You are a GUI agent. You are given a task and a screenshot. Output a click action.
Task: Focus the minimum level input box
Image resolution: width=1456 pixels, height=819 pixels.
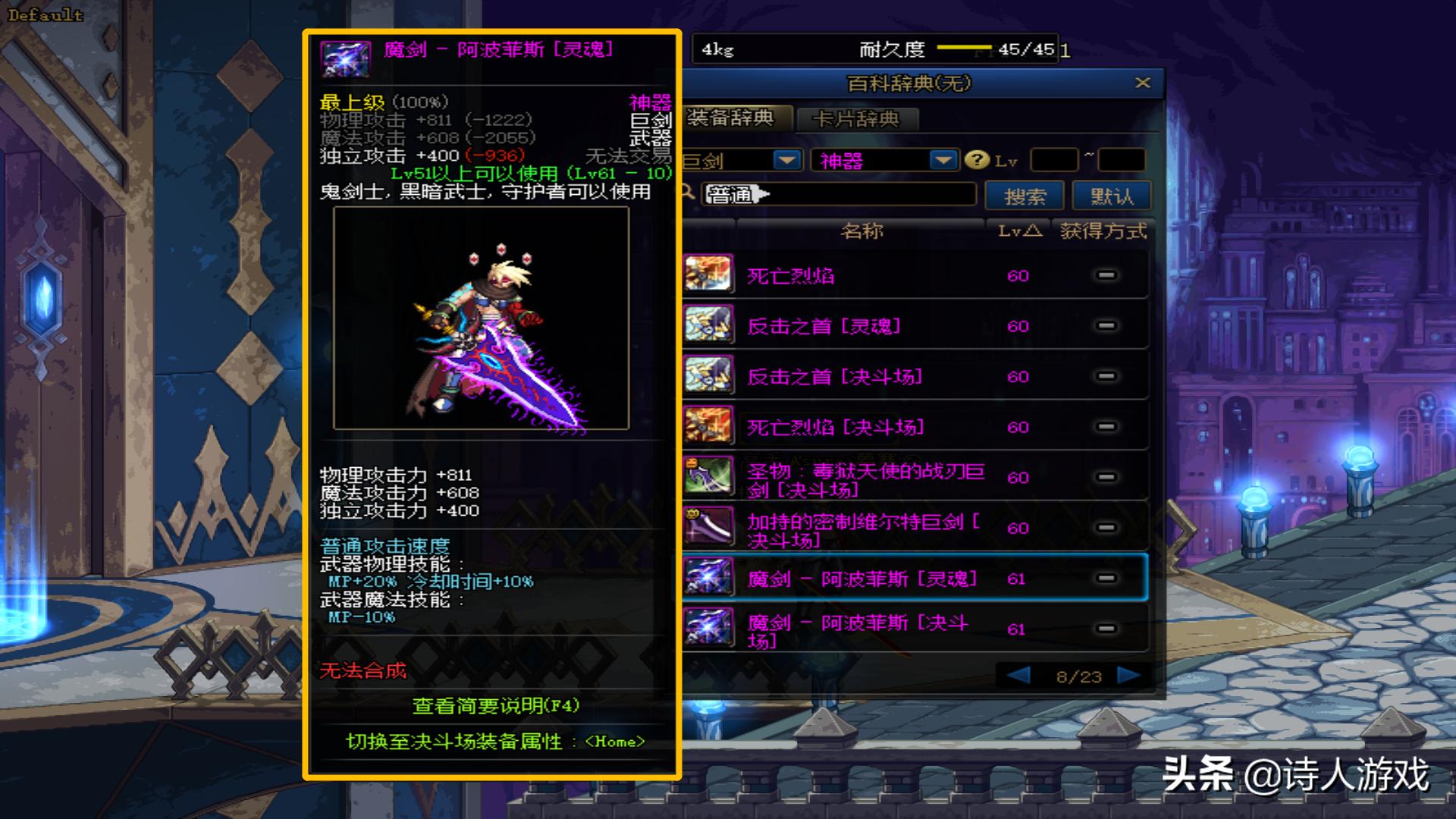point(1053,160)
